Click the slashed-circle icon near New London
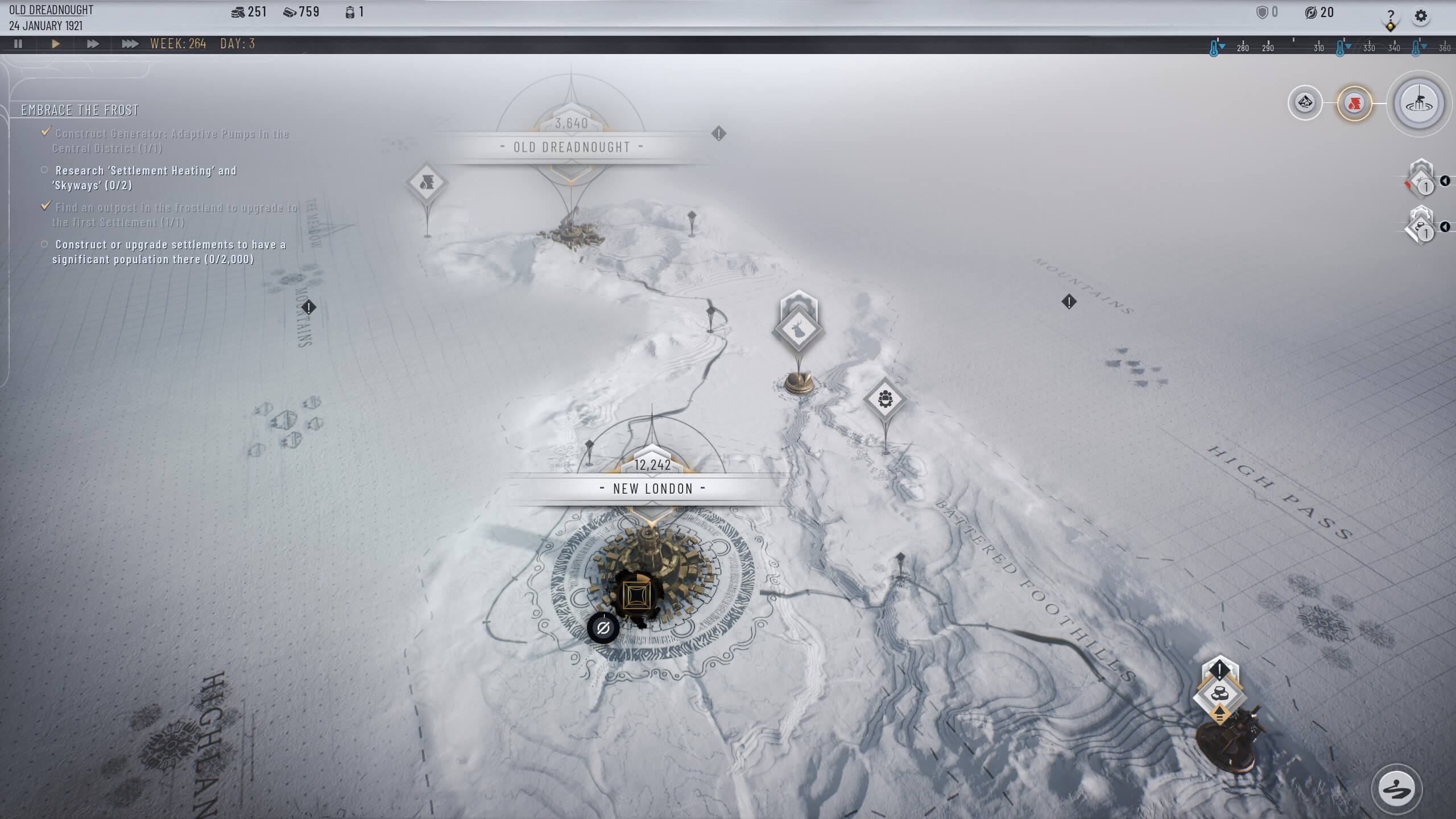The height and width of the screenshot is (819, 1456). pyautogui.click(x=603, y=628)
